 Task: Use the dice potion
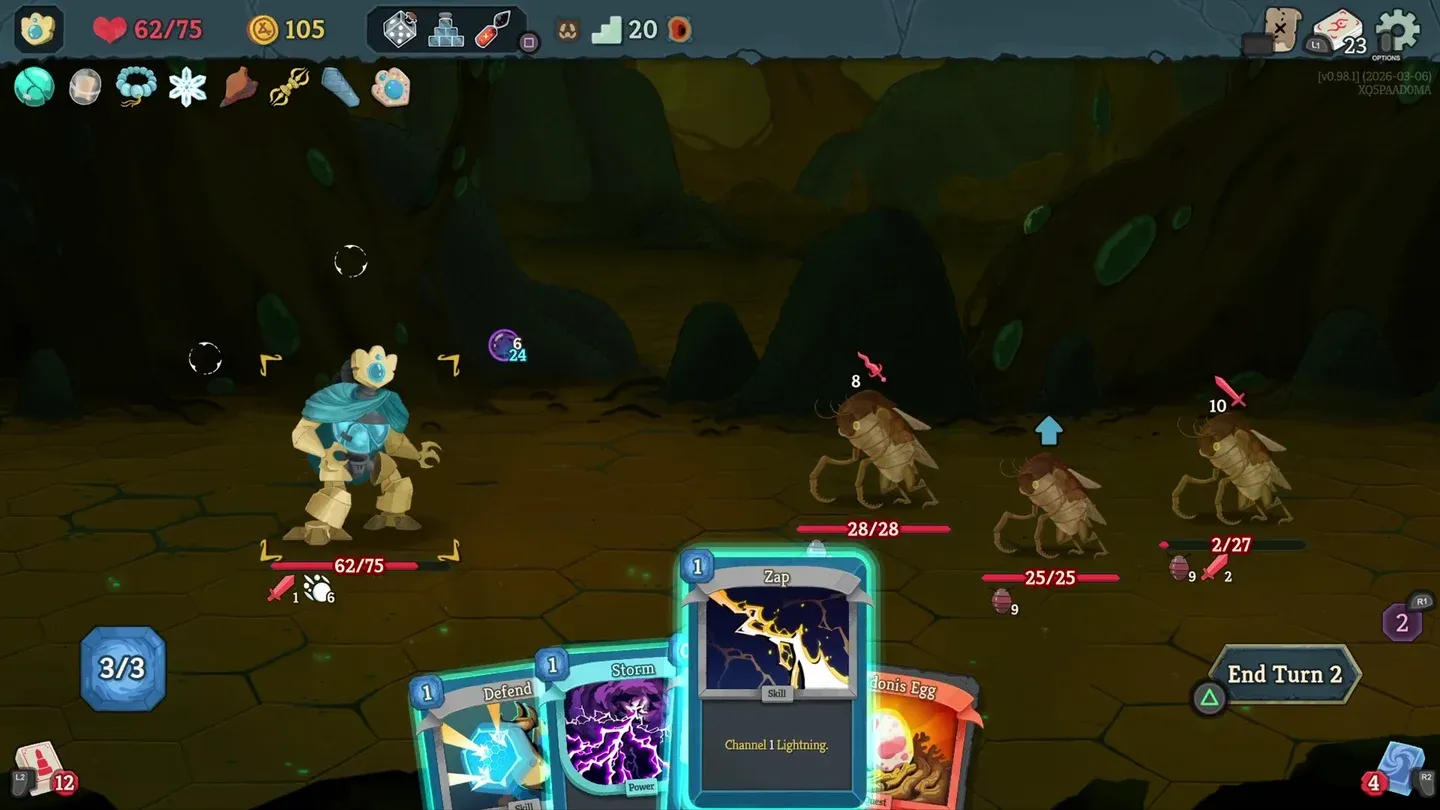tap(400, 30)
